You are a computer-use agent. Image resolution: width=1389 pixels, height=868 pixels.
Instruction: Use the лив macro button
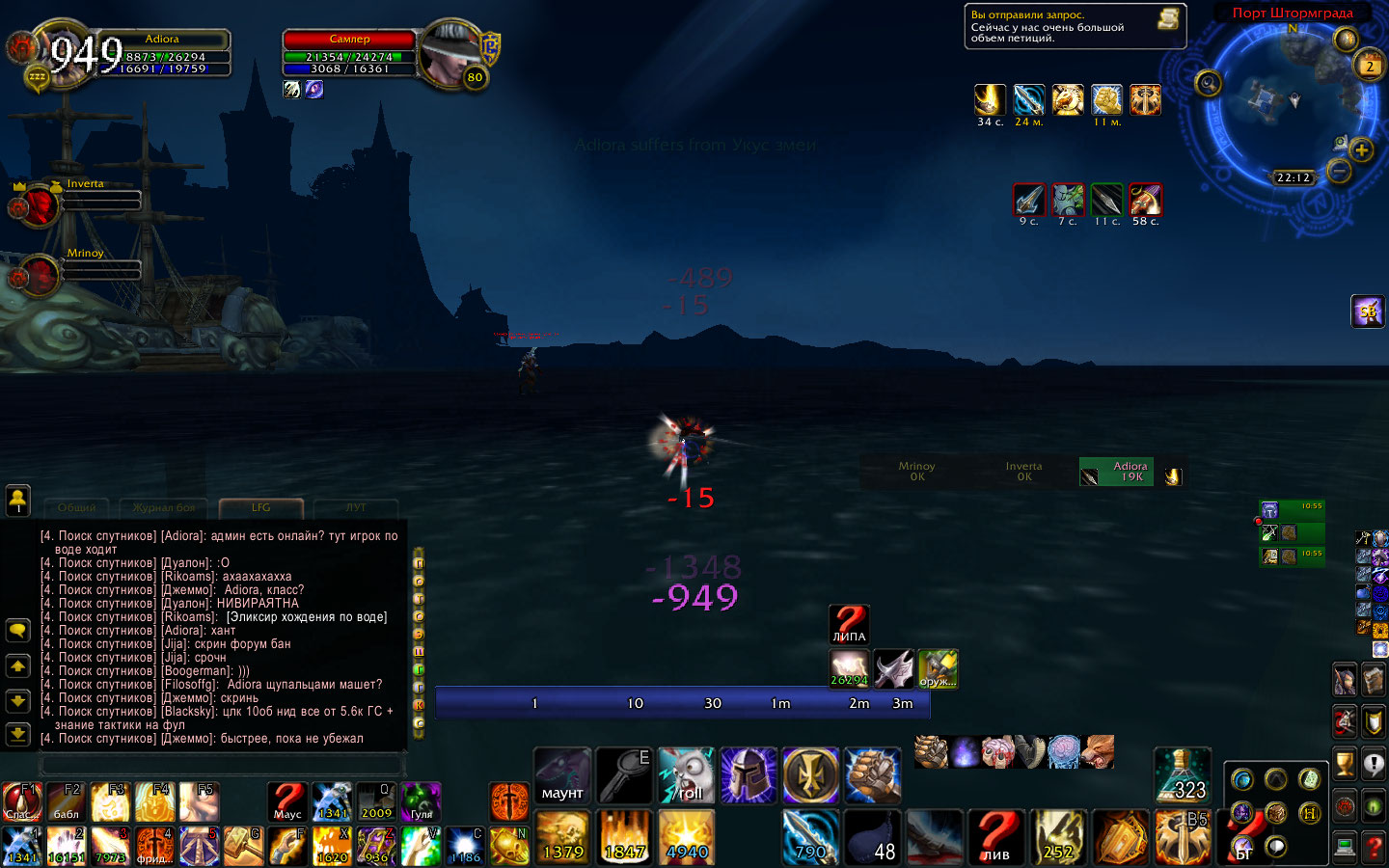[x=996, y=835]
